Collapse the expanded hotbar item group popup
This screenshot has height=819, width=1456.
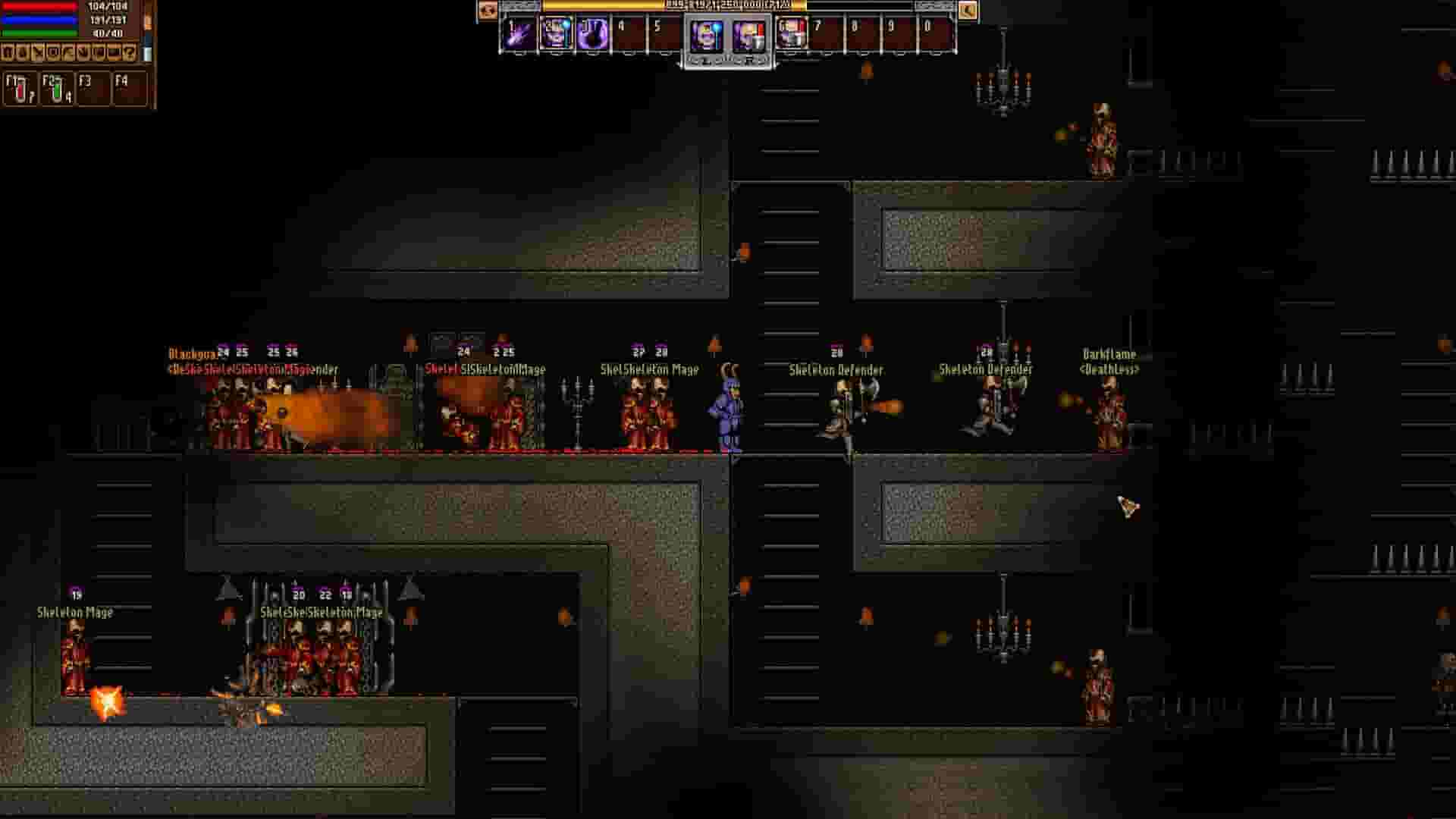coord(726,62)
